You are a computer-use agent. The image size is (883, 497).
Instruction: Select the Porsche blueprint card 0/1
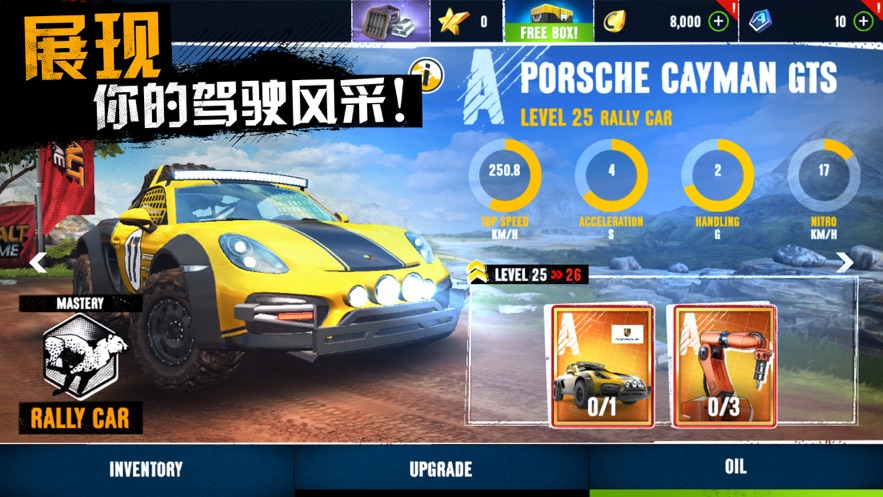(x=602, y=366)
